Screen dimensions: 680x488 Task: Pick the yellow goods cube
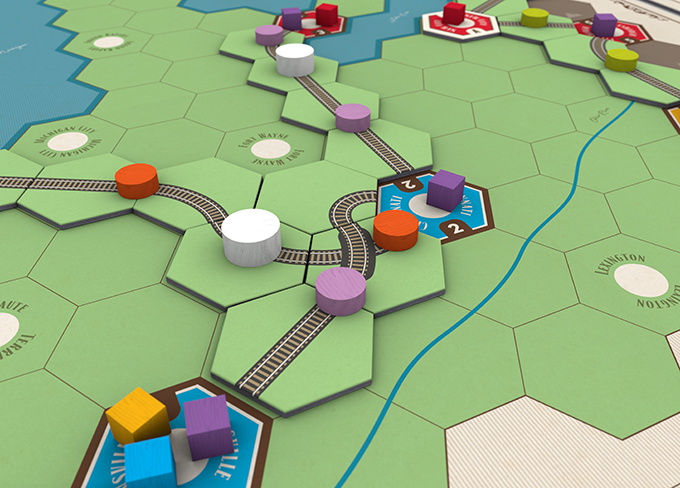(137, 415)
